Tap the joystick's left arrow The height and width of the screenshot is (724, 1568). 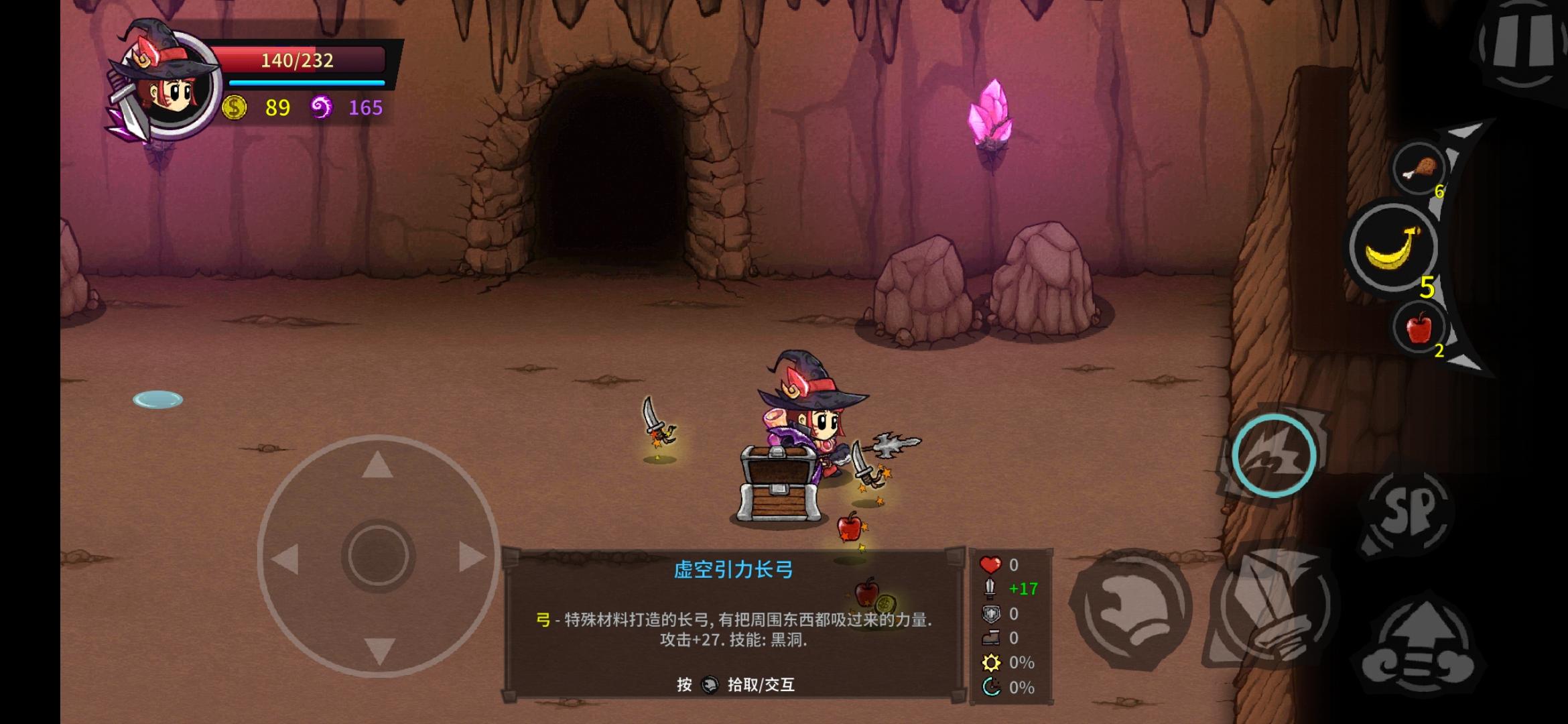tap(286, 558)
